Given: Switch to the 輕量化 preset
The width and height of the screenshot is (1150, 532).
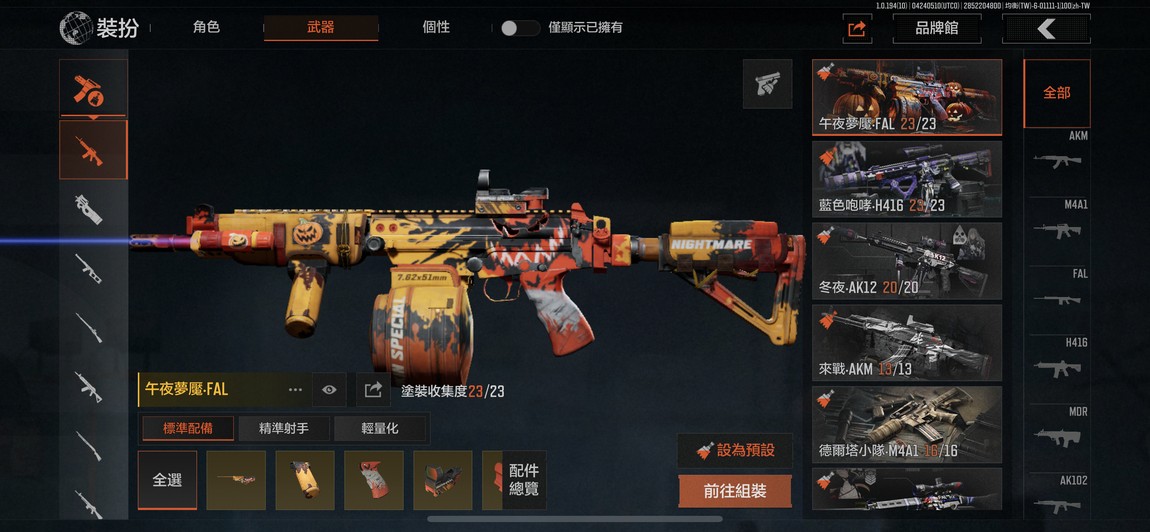Looking at the screenshot, I should pyautogui.click(x=380, y=429).
